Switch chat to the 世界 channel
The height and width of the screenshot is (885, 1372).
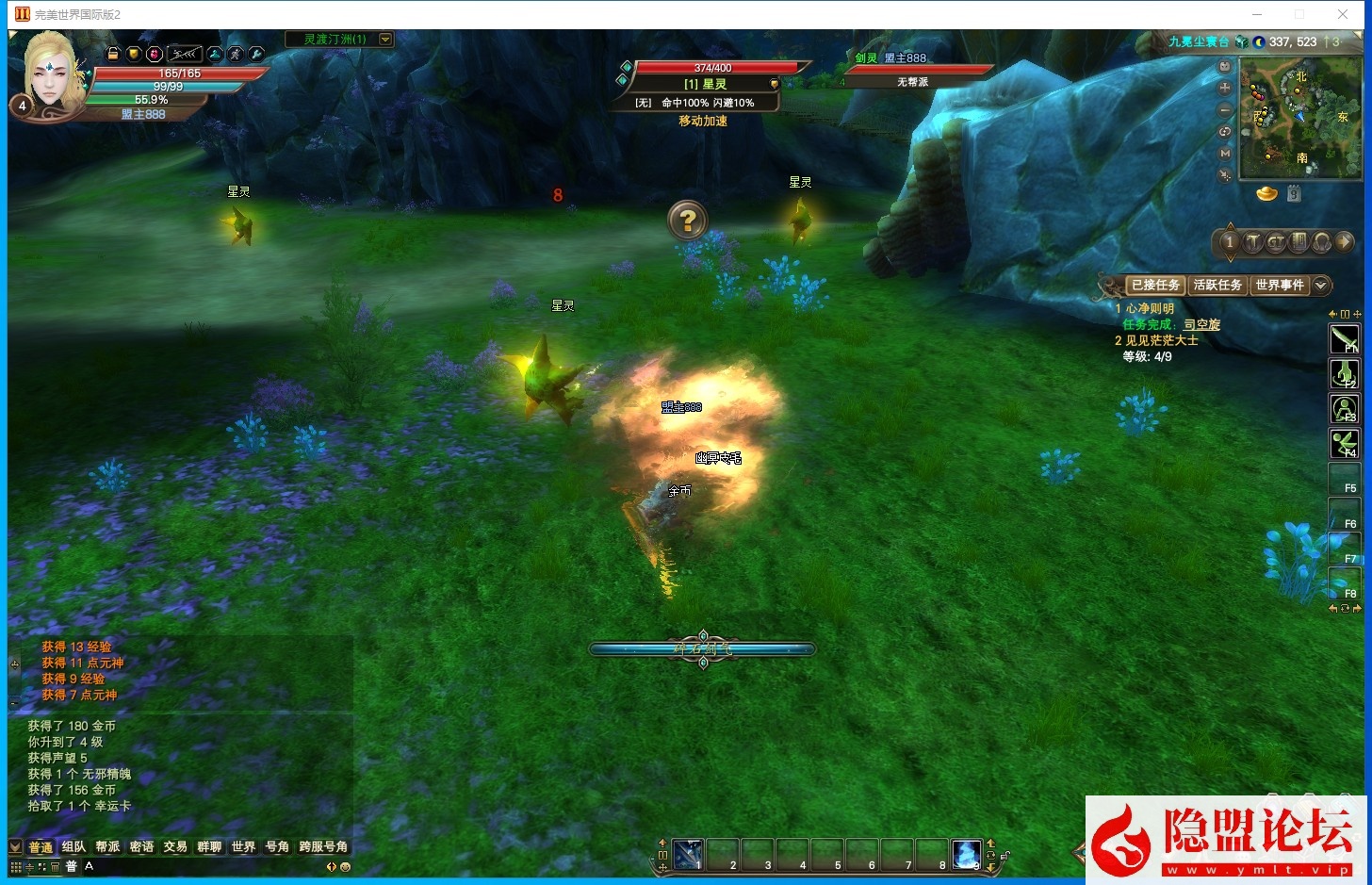click(243, 846)
